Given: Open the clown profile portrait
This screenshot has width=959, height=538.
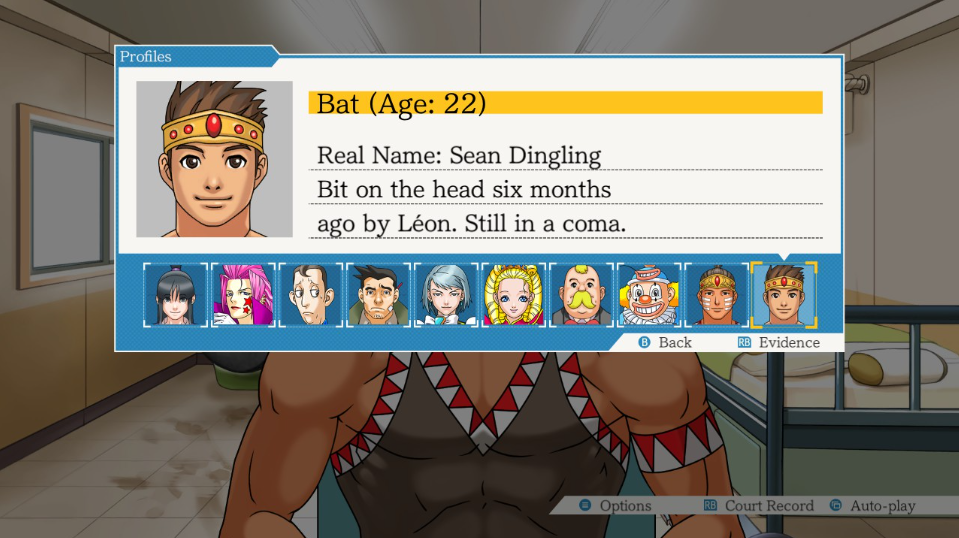Looking at the screenshot, I should [649, 295].
